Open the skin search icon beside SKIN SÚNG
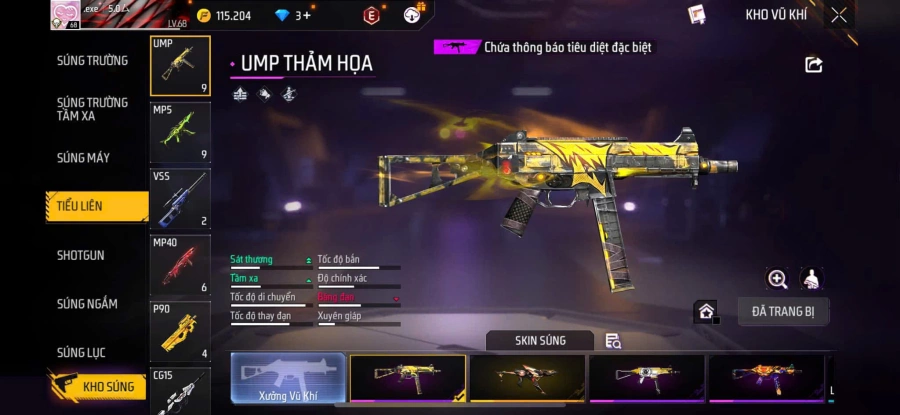Screen dimensions: 900x415 coord(613,341)
